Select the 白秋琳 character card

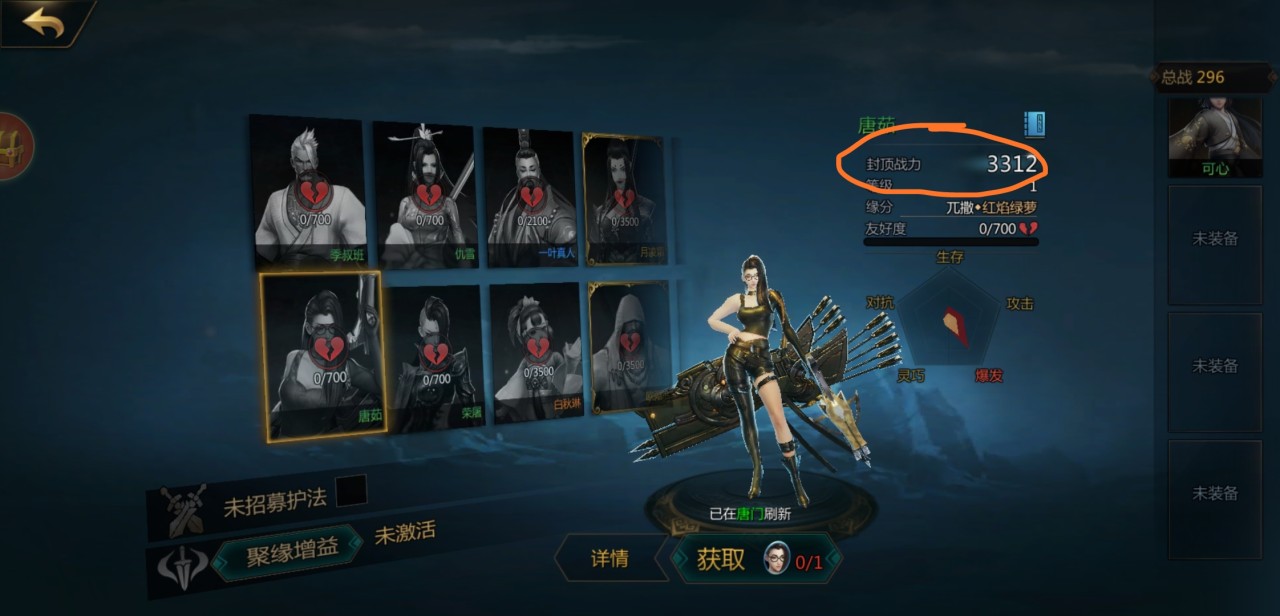coord(537,351)
